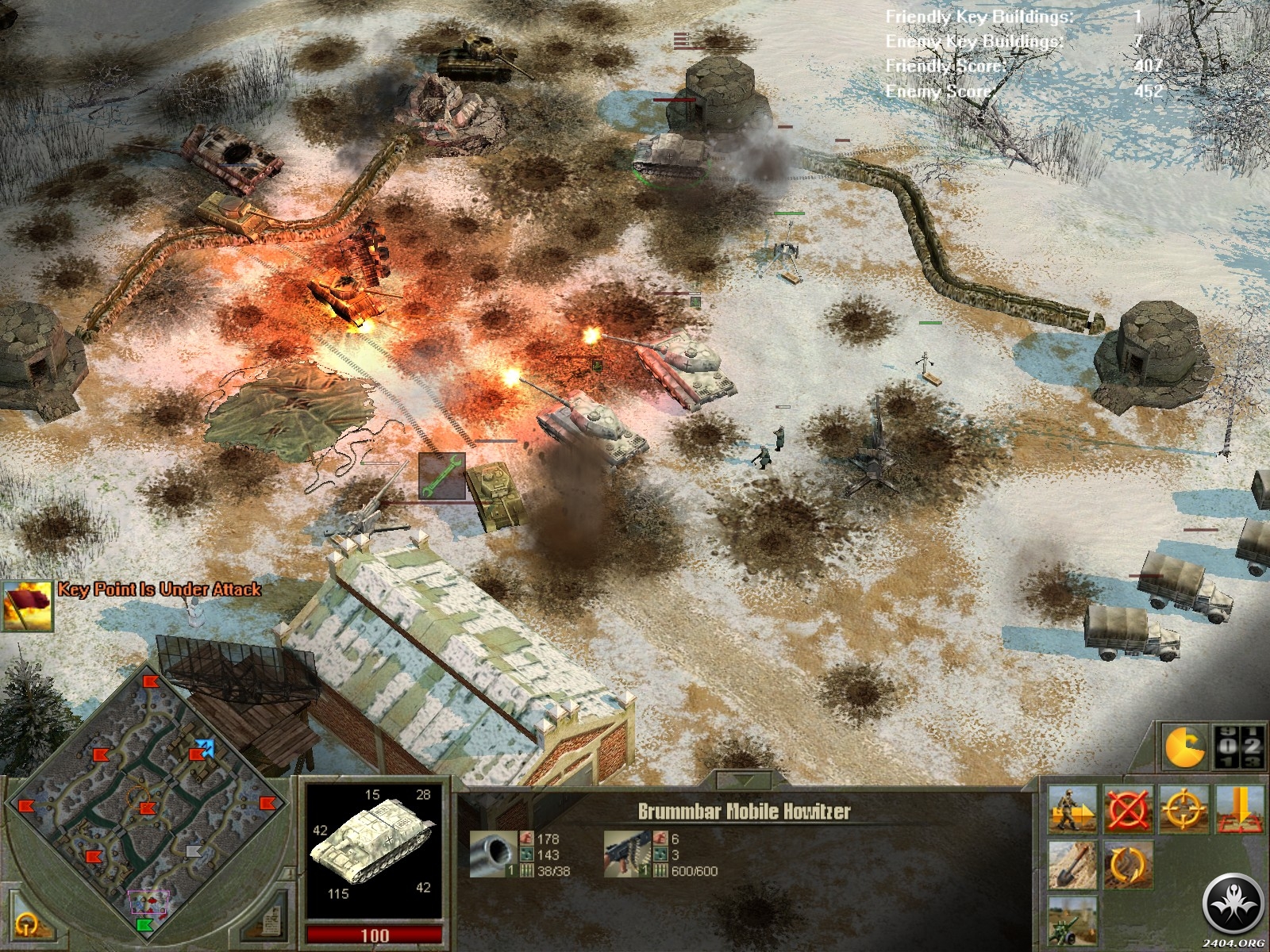1270x952 pixels.
Task: Open the paper document objectives button
Action: [x=271, y=920]
